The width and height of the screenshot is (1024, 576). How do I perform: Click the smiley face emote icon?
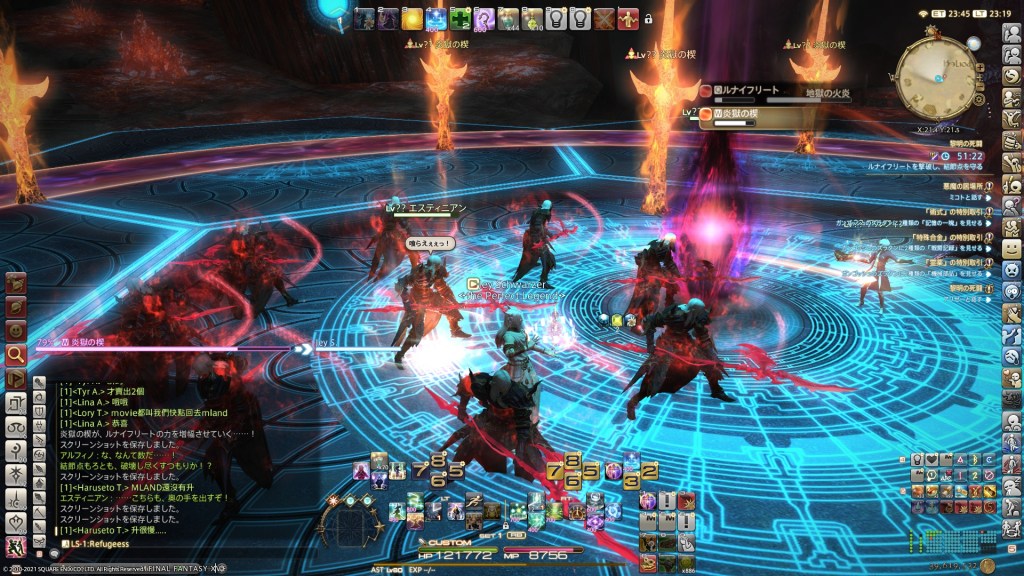point(16,329)
